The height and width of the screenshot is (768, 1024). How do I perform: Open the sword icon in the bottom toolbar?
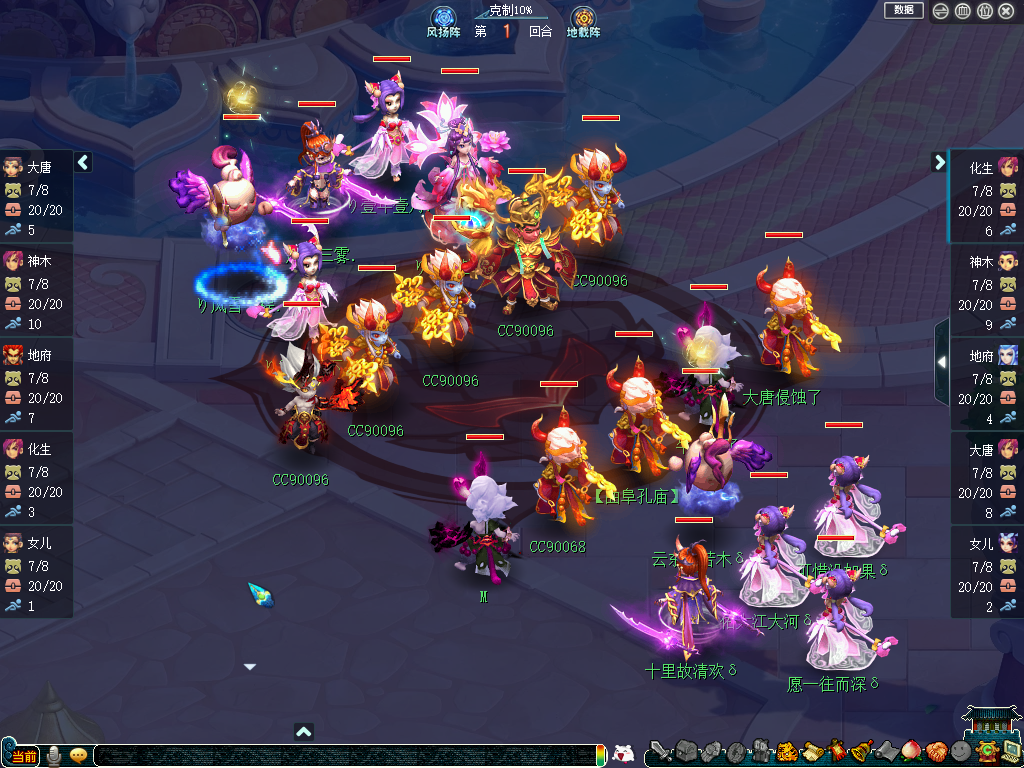(x=660, y=751)
